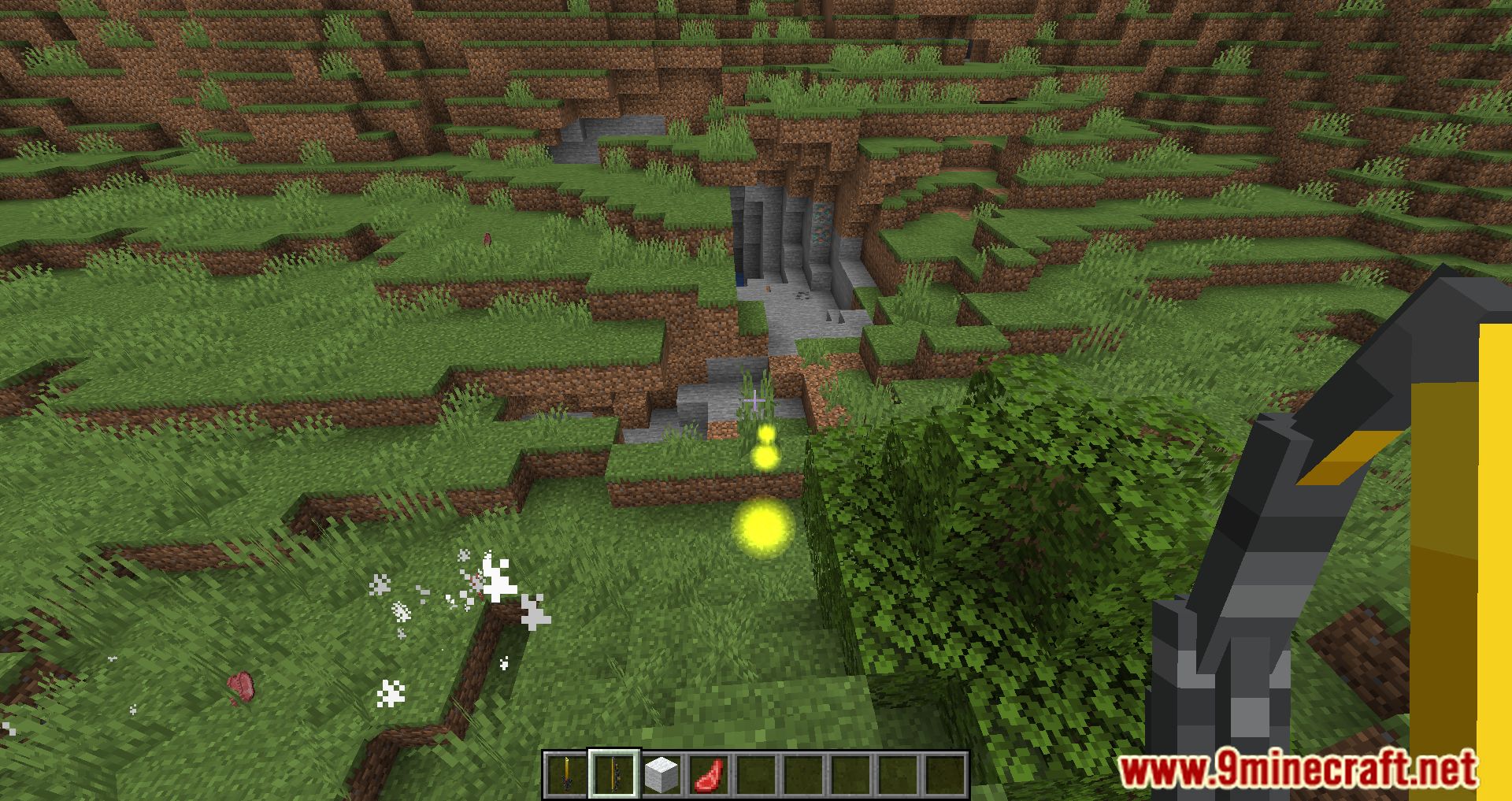Open the www.9minecraft.net watermark link
This screenshot has height=801, width=1512.
[1298, 769]
